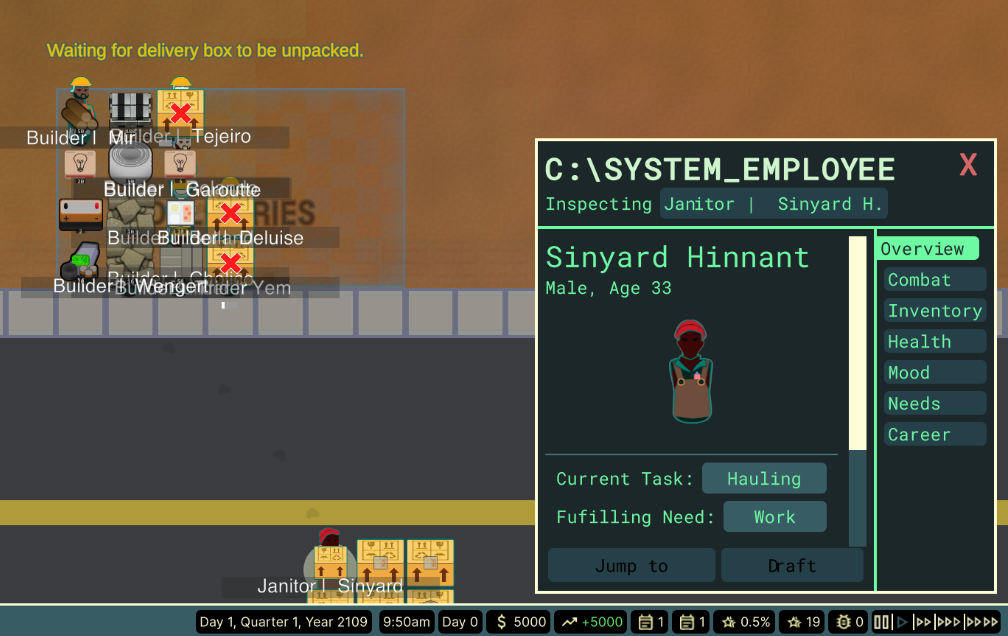This screenshot has width=1008, height=636.
Task: Set game to normal play speed
Action: pyautogui.click(x=903, y=622)
